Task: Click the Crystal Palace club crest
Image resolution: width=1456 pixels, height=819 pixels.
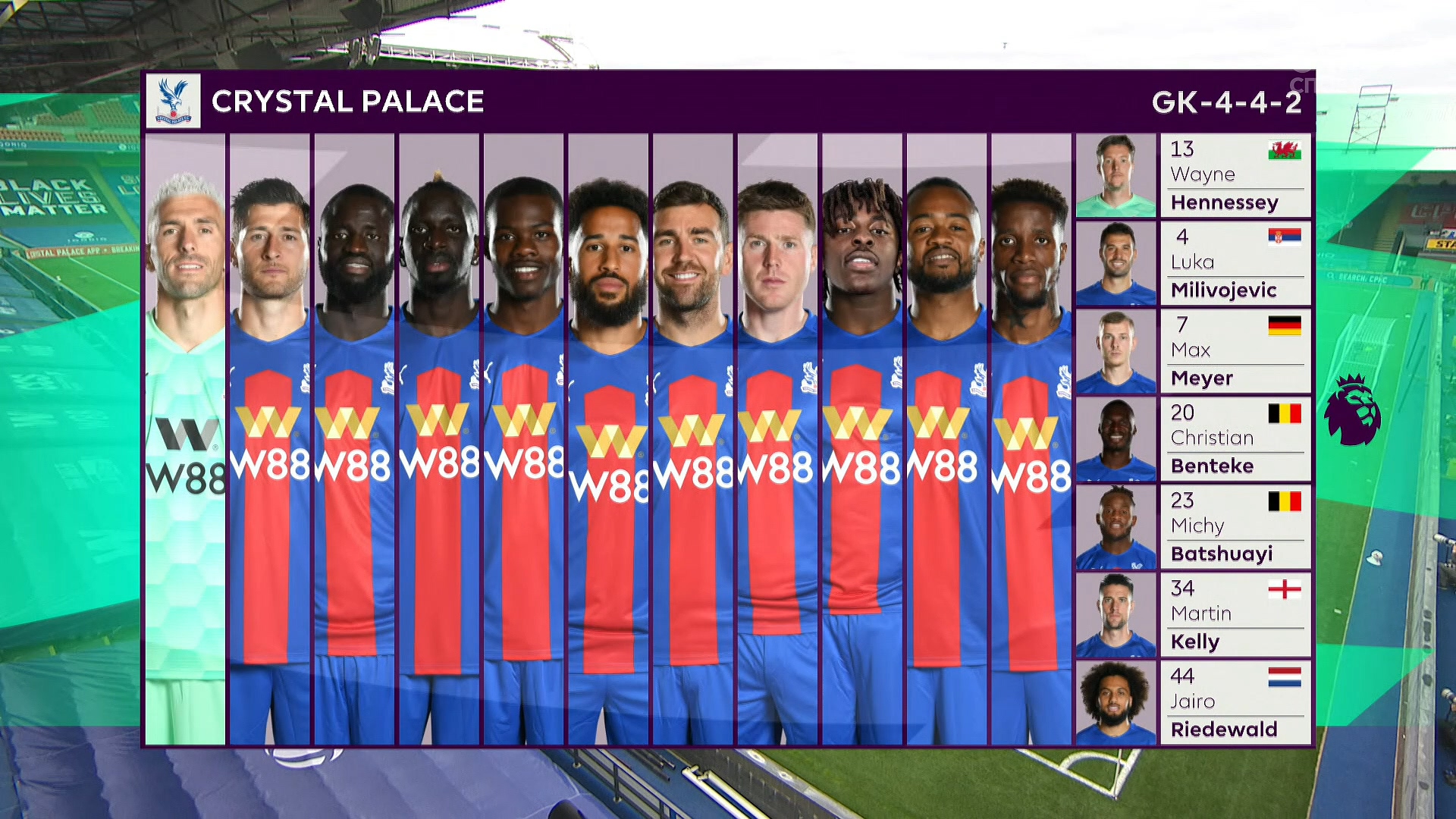Action: (174, 101)
